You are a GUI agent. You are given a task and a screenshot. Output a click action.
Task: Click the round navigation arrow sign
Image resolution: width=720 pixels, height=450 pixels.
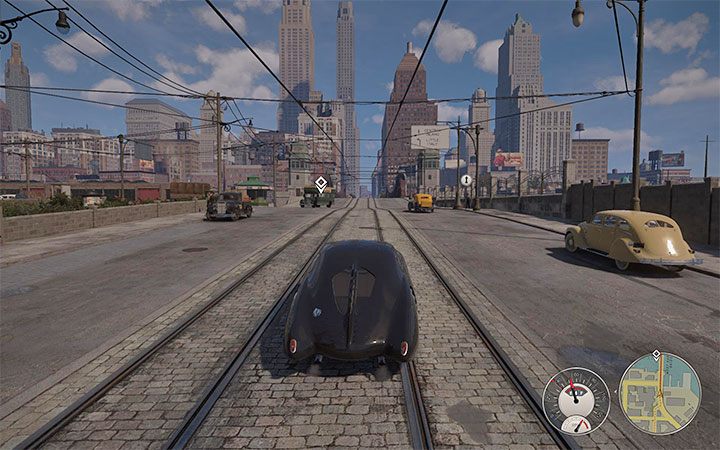click(466, 180)
